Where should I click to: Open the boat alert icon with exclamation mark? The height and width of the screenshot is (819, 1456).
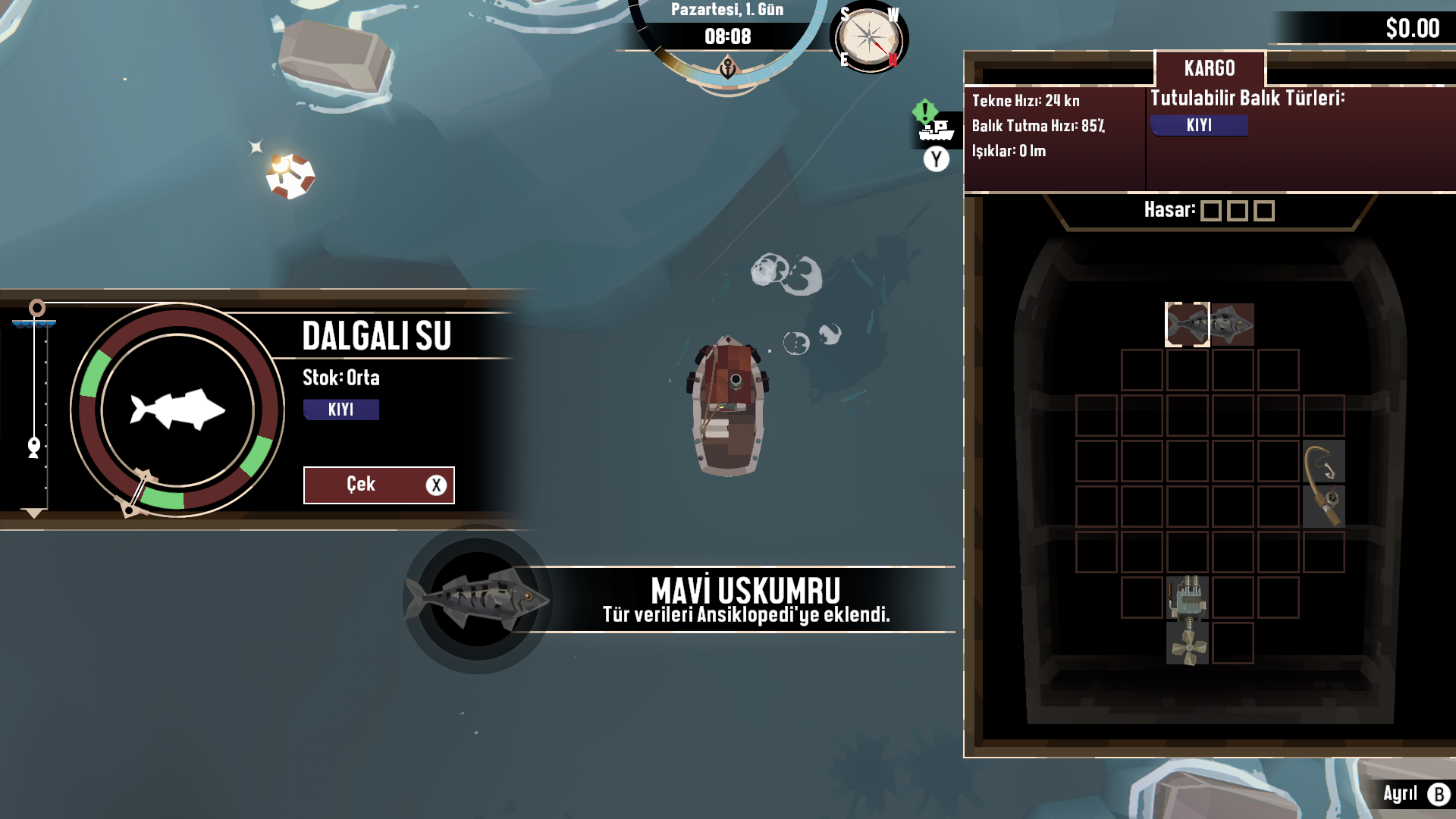point(935,124)
